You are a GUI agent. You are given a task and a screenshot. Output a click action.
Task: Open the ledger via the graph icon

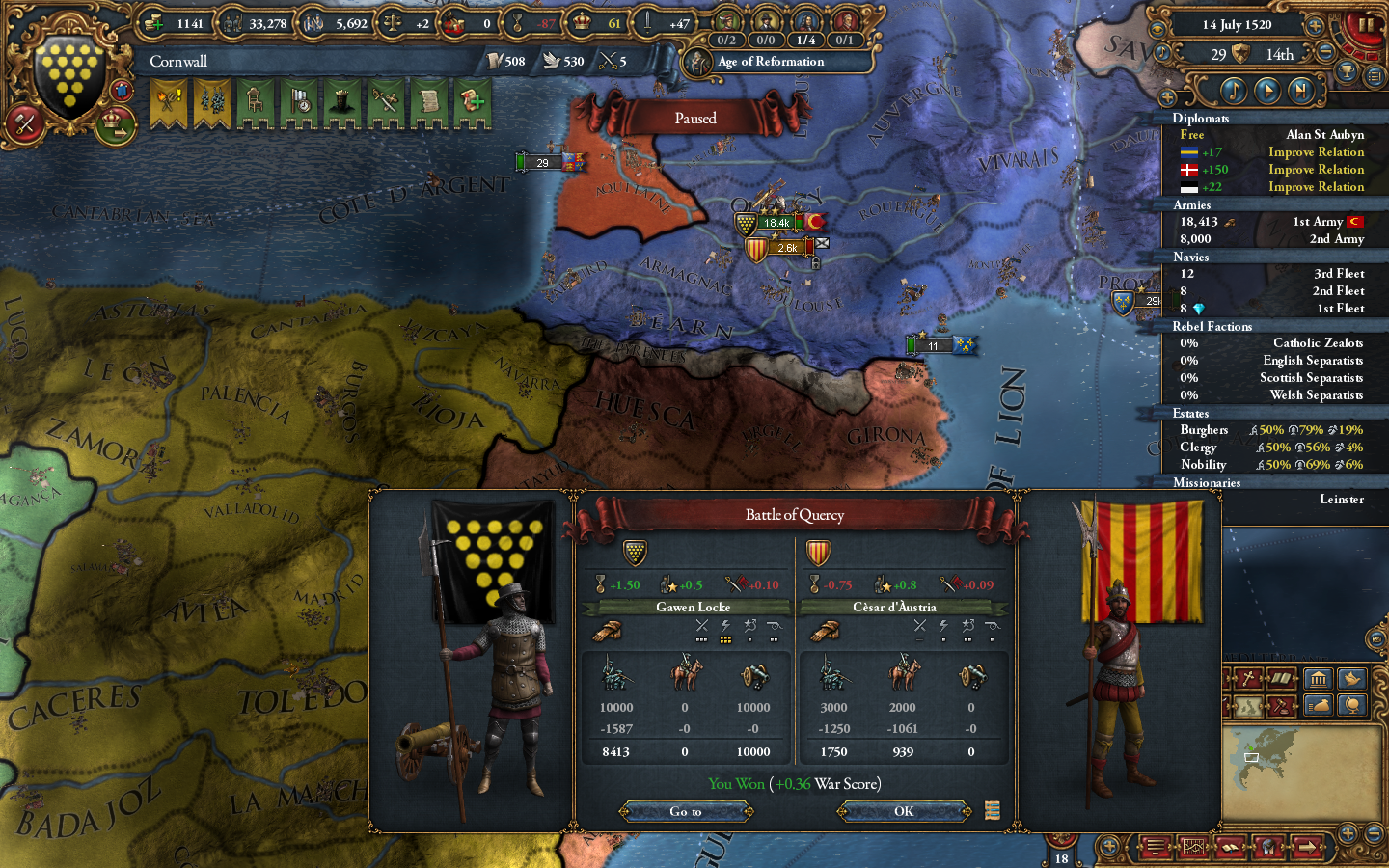point(1192,847)
